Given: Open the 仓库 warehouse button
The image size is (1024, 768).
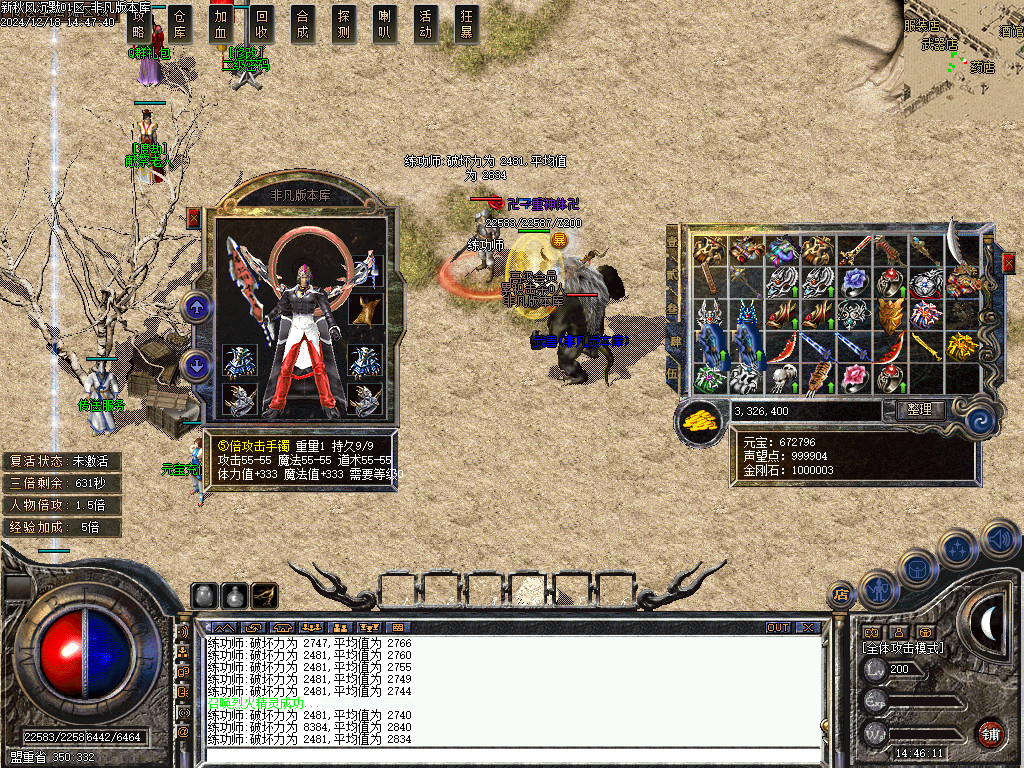Looking at the screenshot, I should [180, 23].
